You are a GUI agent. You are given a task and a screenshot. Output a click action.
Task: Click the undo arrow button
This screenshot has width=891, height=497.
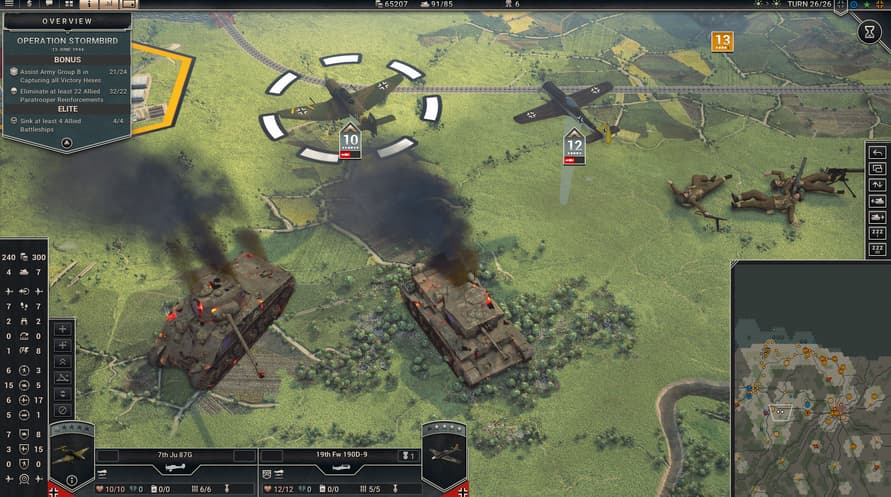tap(878, 152)
